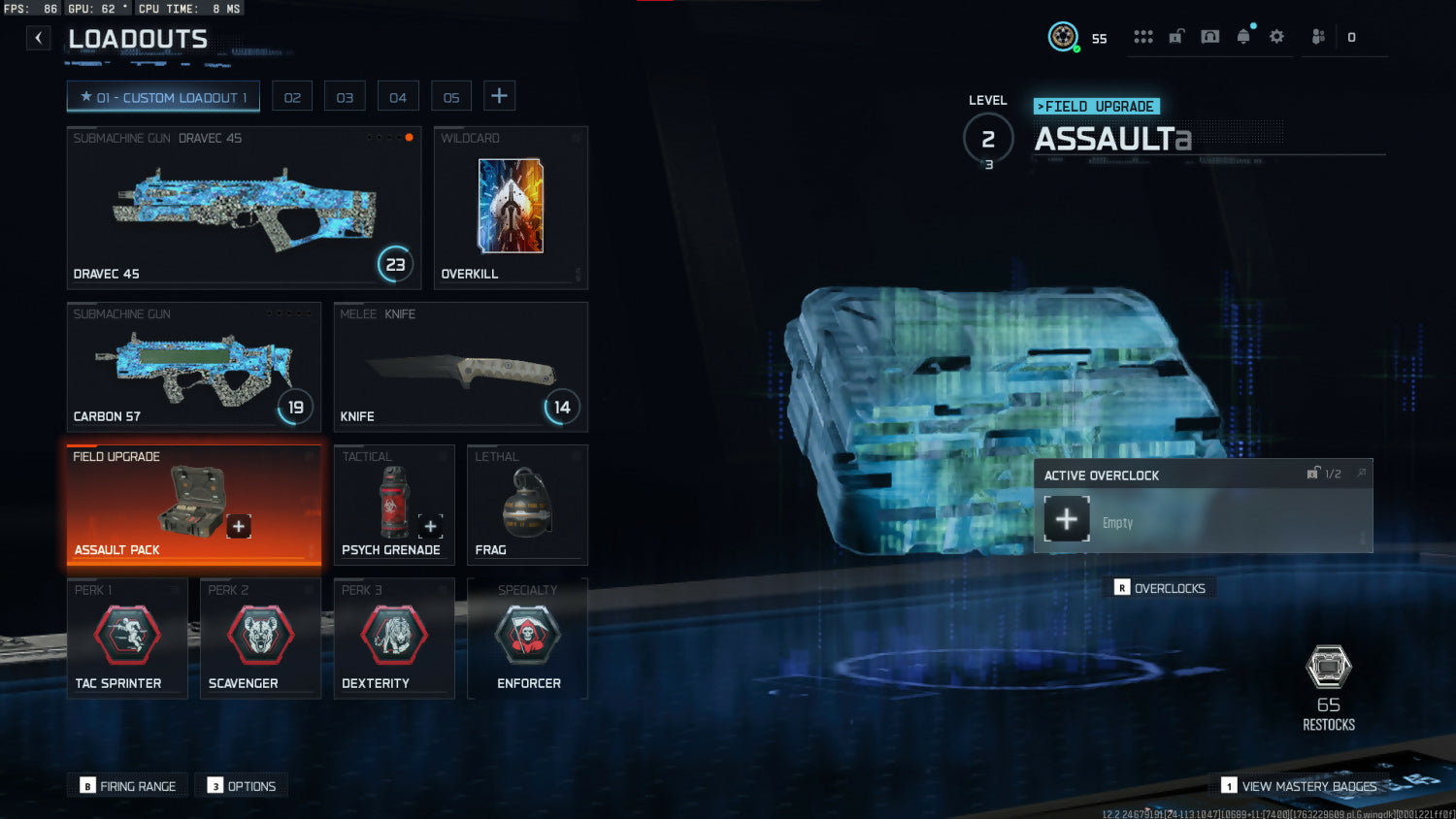Viewport: 1456px width, 819px height.
Task: Open the Assault Pack field upgrade slot
Action: 193,505
